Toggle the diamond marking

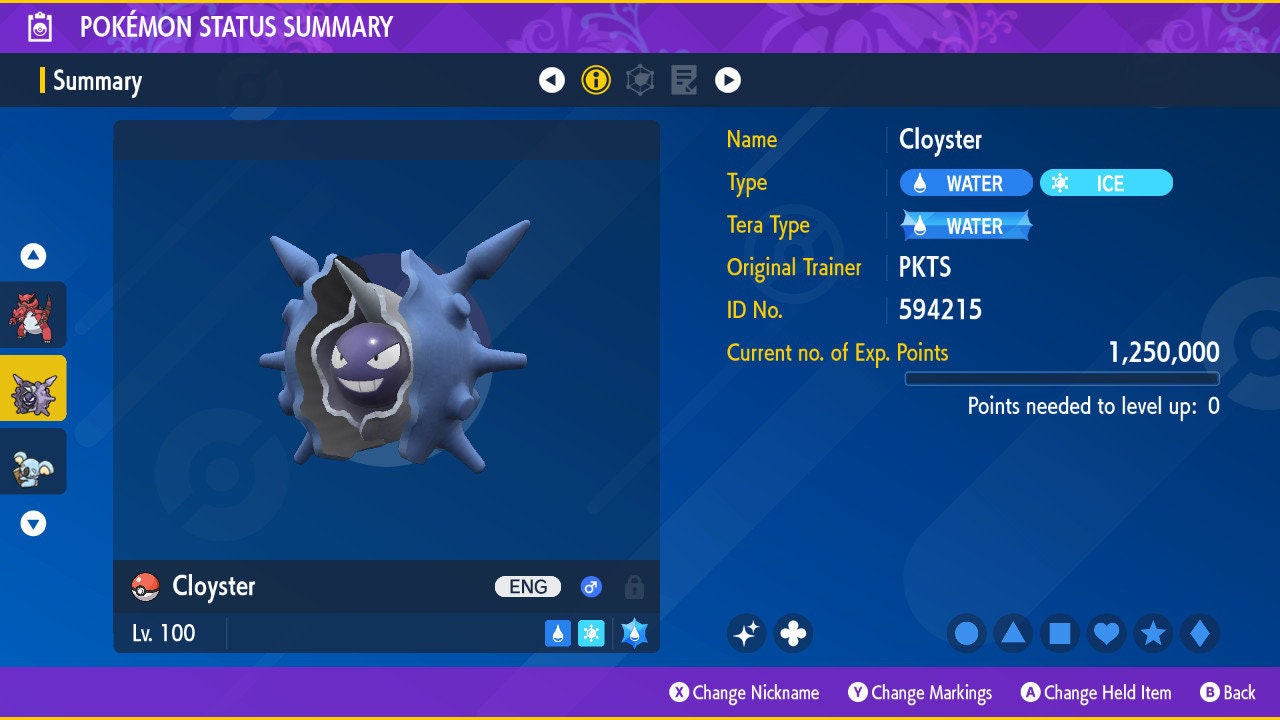click(1199, 633)
